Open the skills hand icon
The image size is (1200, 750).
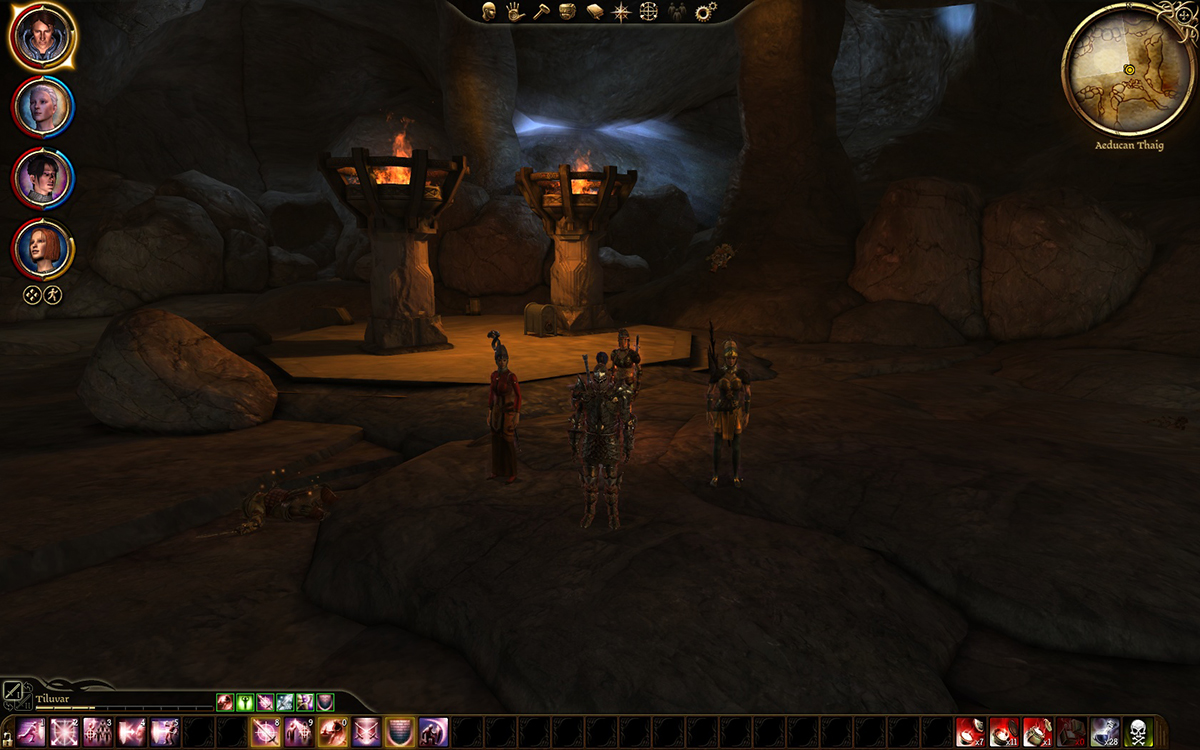click(515, 12)
